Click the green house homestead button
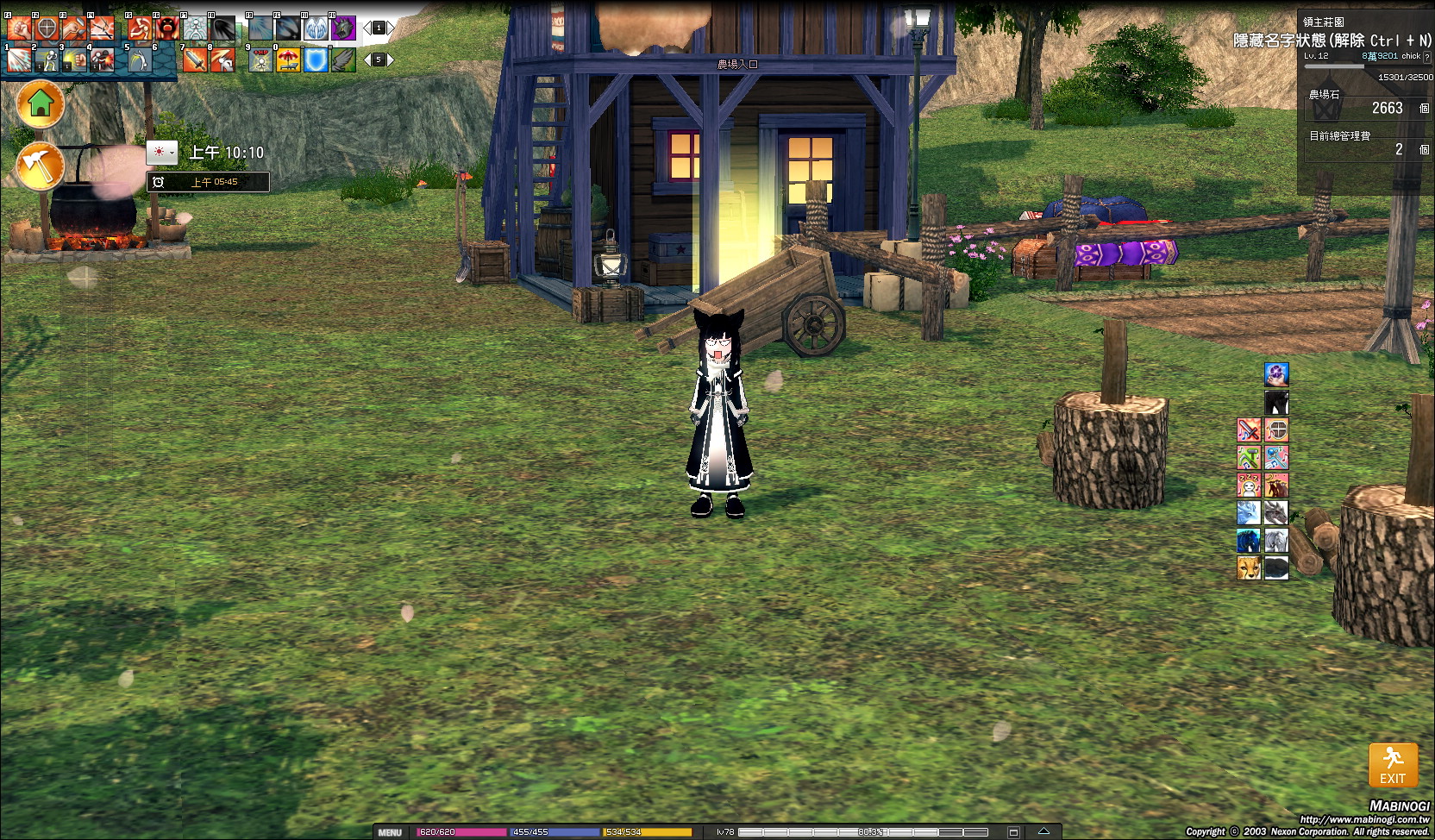The image size is (1435, 840). click(41, 104)
